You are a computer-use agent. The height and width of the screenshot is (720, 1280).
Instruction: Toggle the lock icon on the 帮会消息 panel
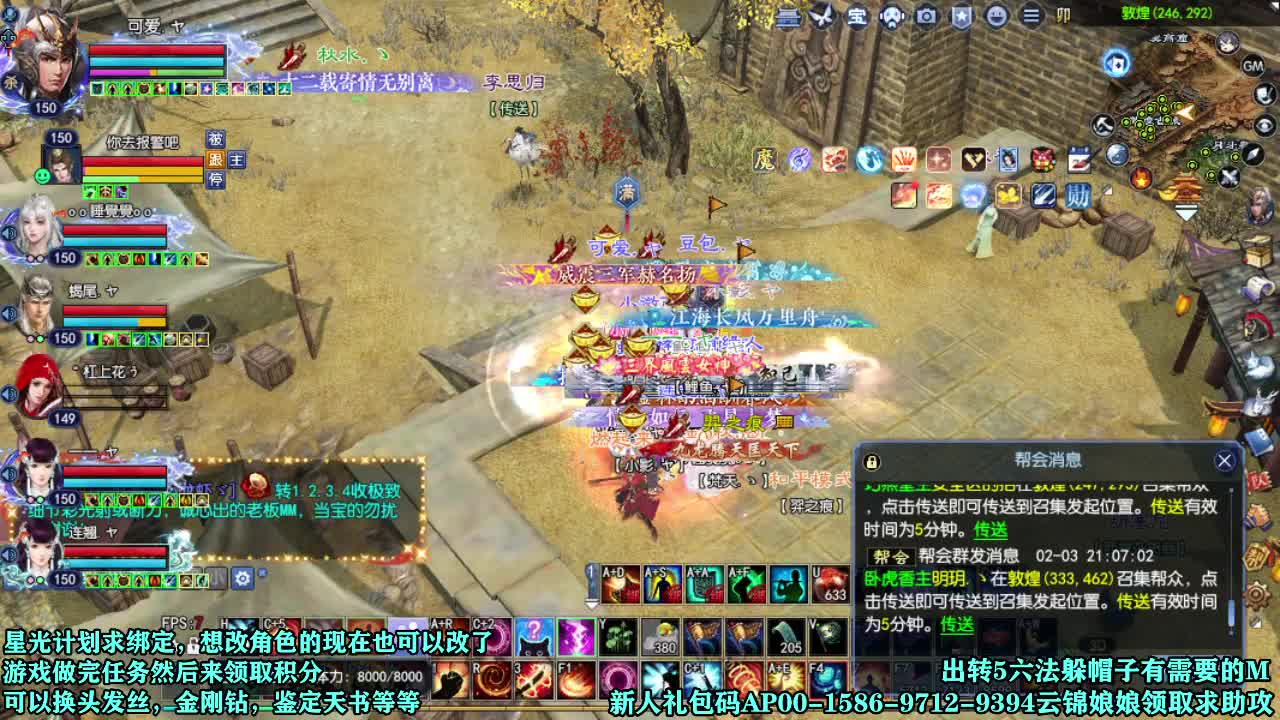coord(871,464)
